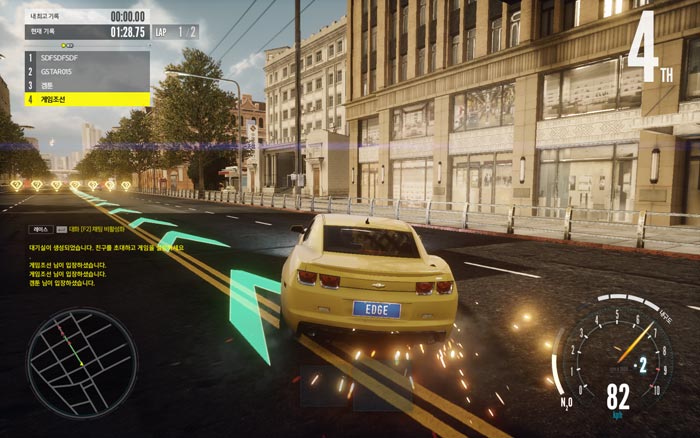The image size is (700, 438).
Task: Choose GSTAR015 in the race ranking list
Action: (87, 72)
